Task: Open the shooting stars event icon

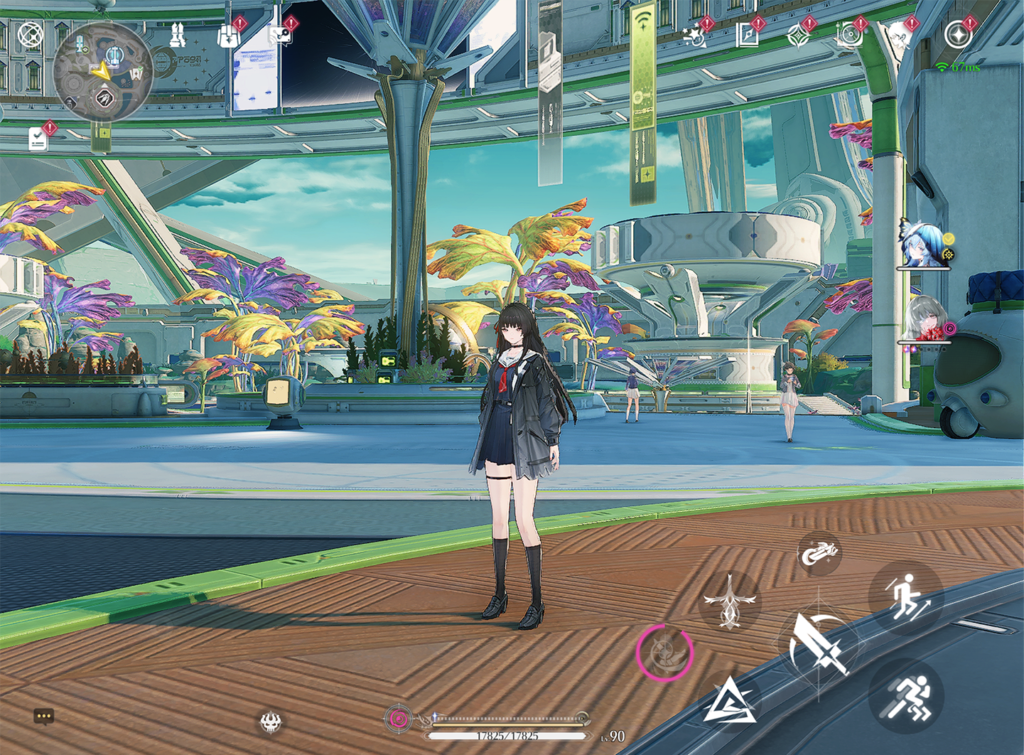Action: pos(694,36)
